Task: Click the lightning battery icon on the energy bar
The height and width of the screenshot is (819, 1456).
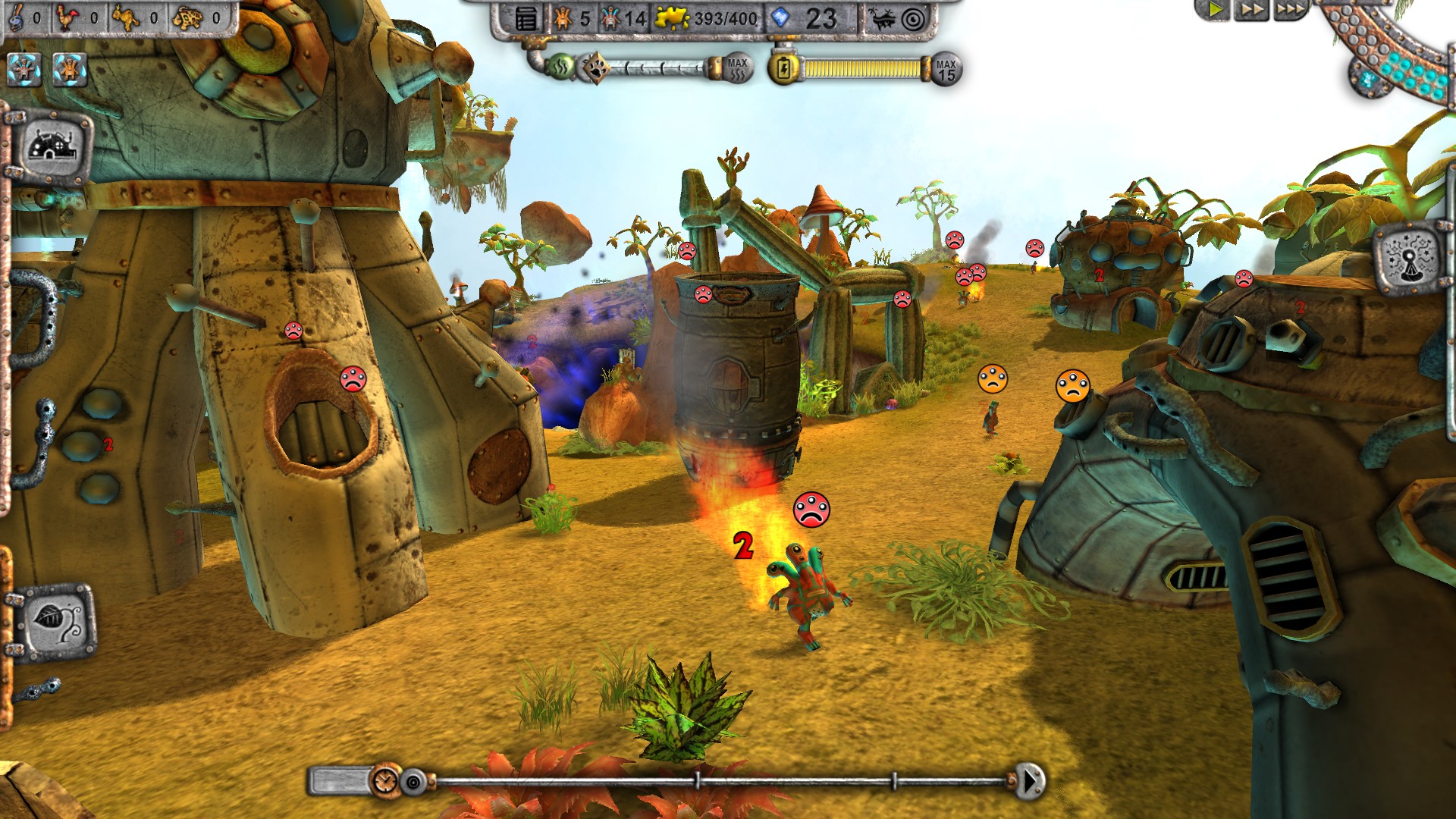Action: [785, 67]
